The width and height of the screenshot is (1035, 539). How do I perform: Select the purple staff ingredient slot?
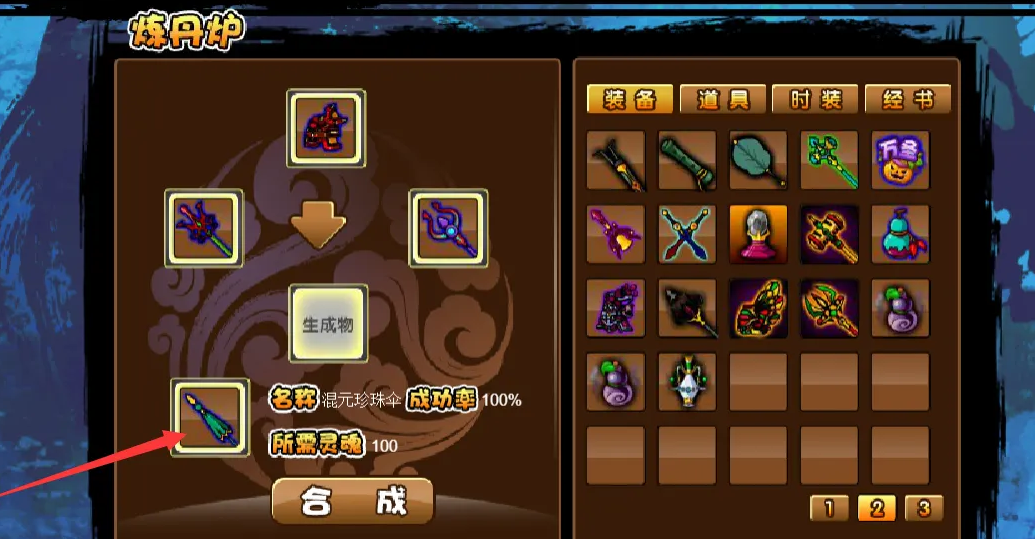(449, 229)
